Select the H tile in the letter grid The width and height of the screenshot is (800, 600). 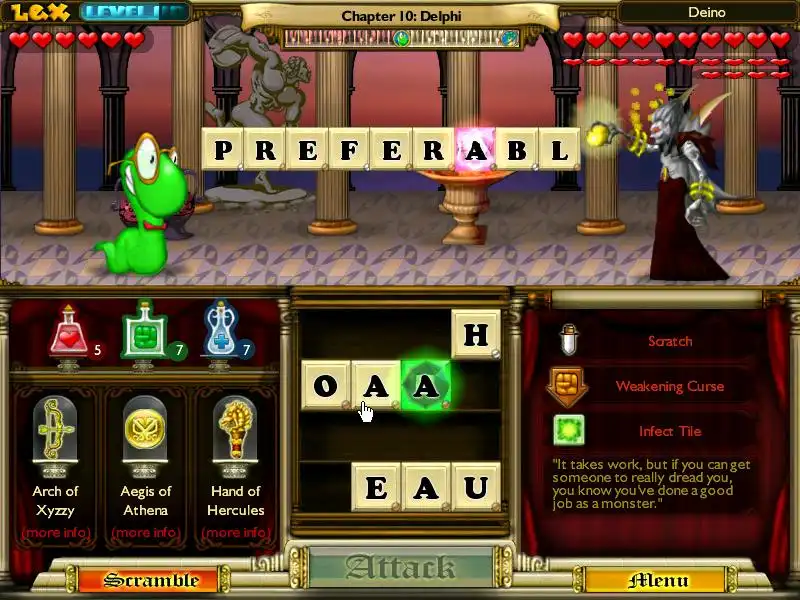tap(475, 335)
